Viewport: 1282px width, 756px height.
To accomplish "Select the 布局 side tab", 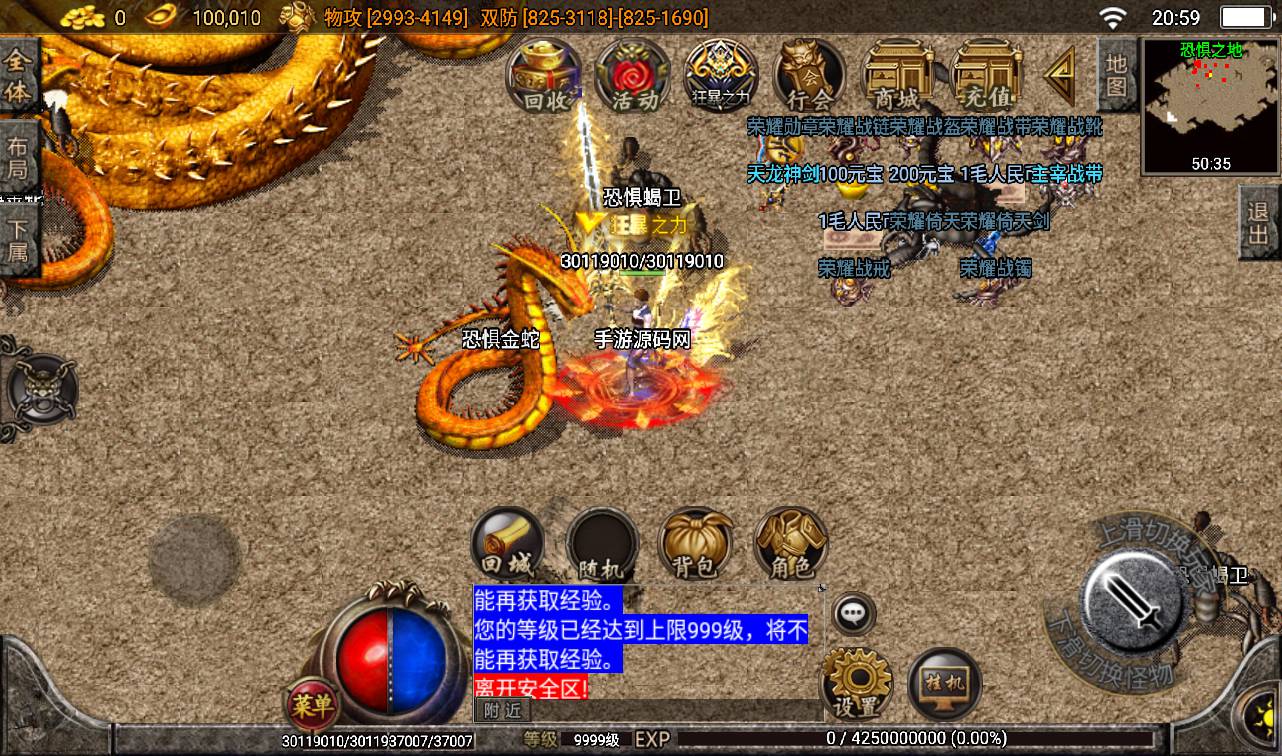I will [x=19, y=157].
